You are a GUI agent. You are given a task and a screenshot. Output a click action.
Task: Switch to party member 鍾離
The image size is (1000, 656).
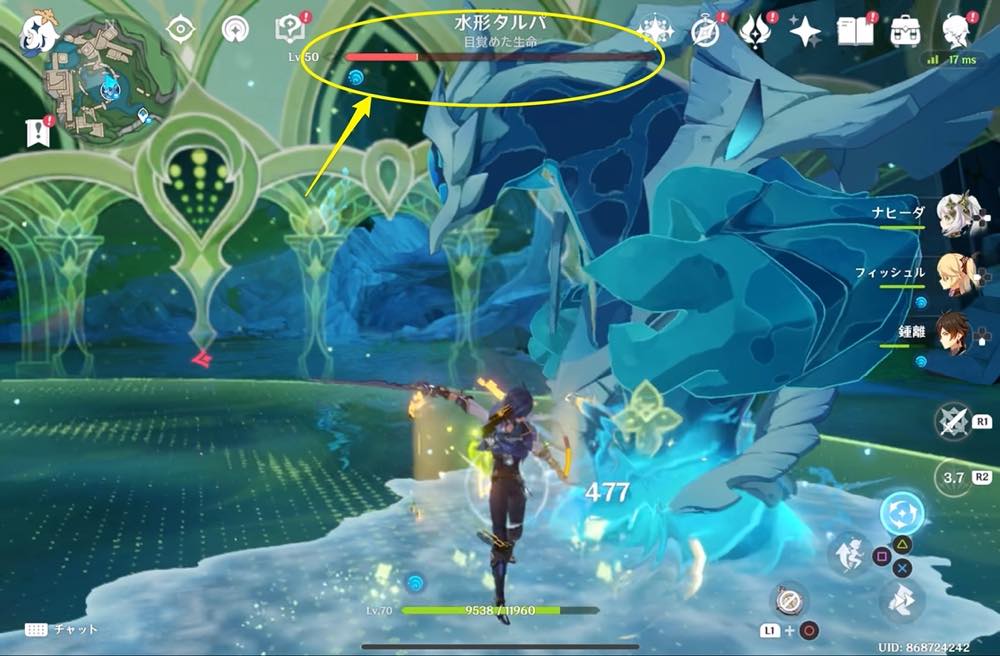(955, 337)
